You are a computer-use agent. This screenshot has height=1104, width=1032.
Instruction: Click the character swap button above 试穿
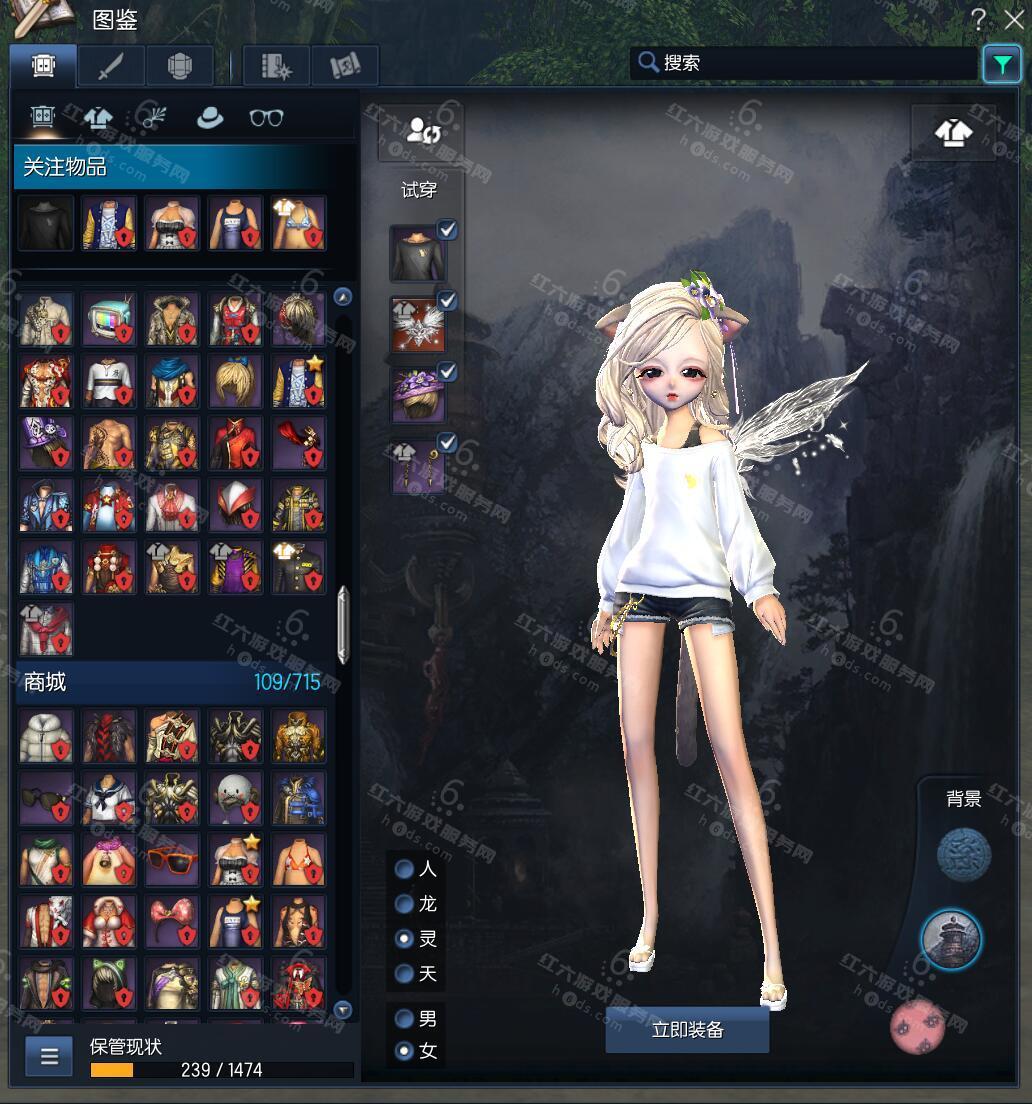click(419, 131)
